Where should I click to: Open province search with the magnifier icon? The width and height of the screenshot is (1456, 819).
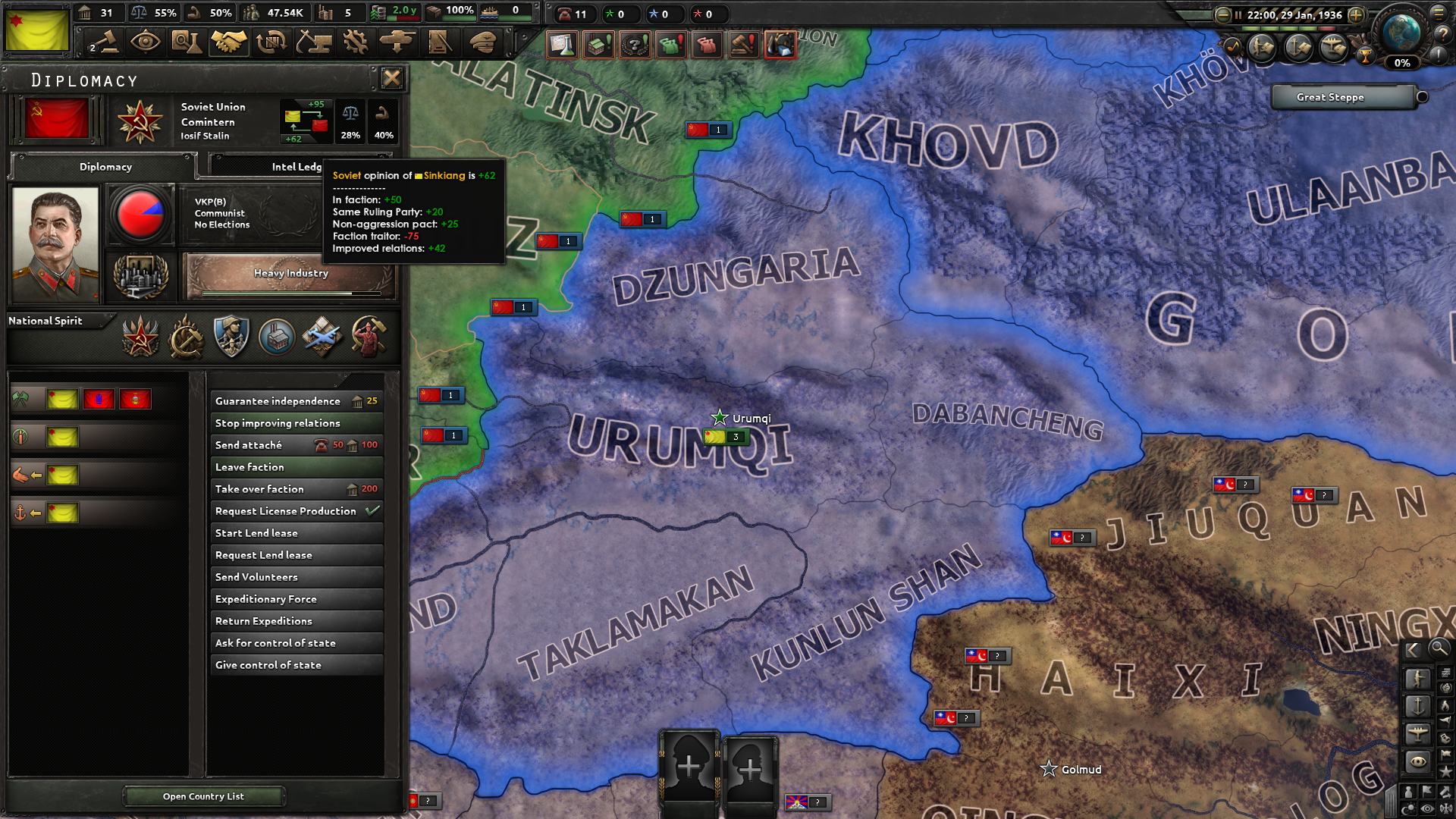click(x=1439, y=650)
